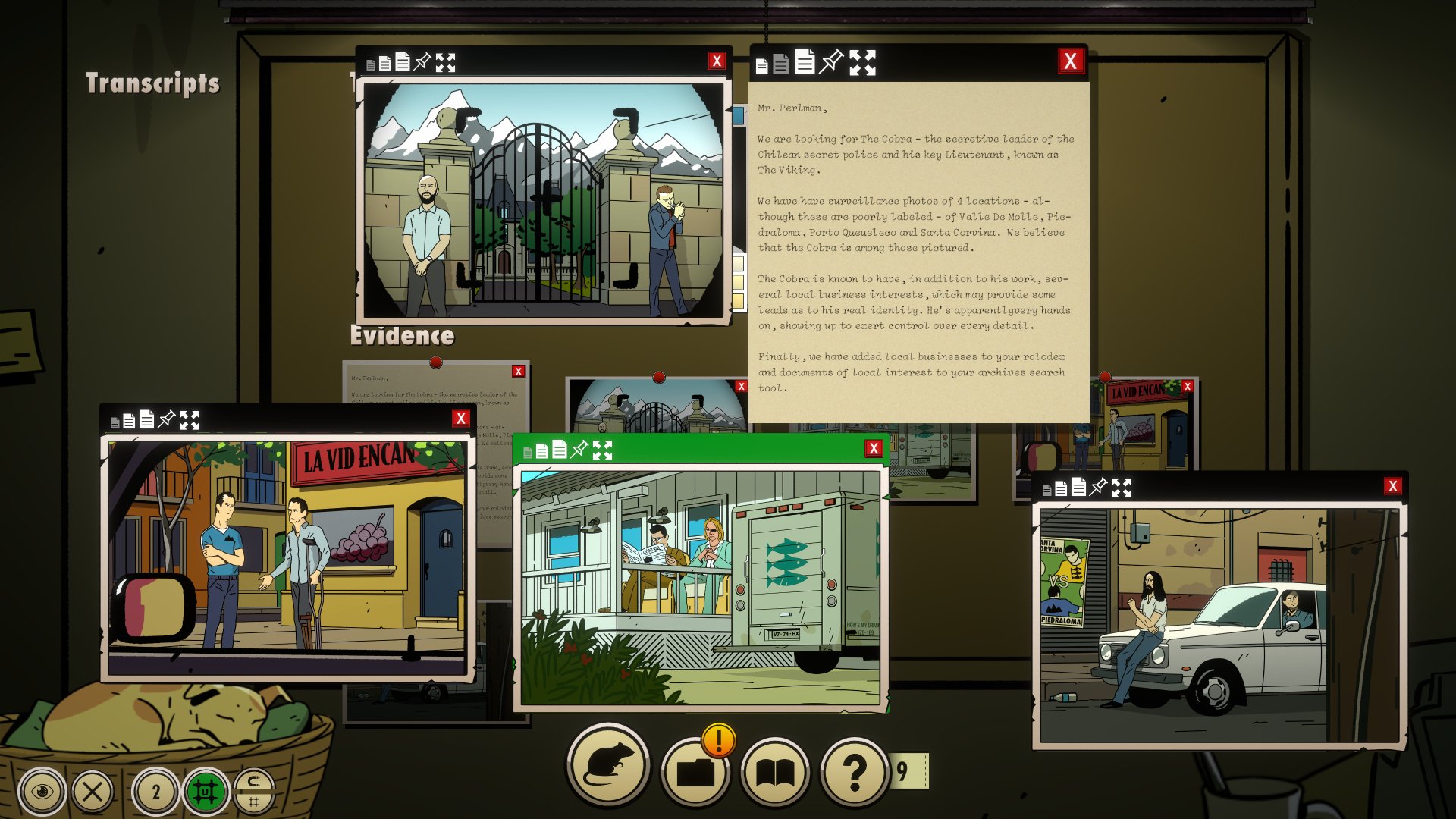This screenshot has height=819, width=1456.
Task: Remove the pinned letter thumbnail under Evidence
Action: pyautogui.click(x=519, y=372)
